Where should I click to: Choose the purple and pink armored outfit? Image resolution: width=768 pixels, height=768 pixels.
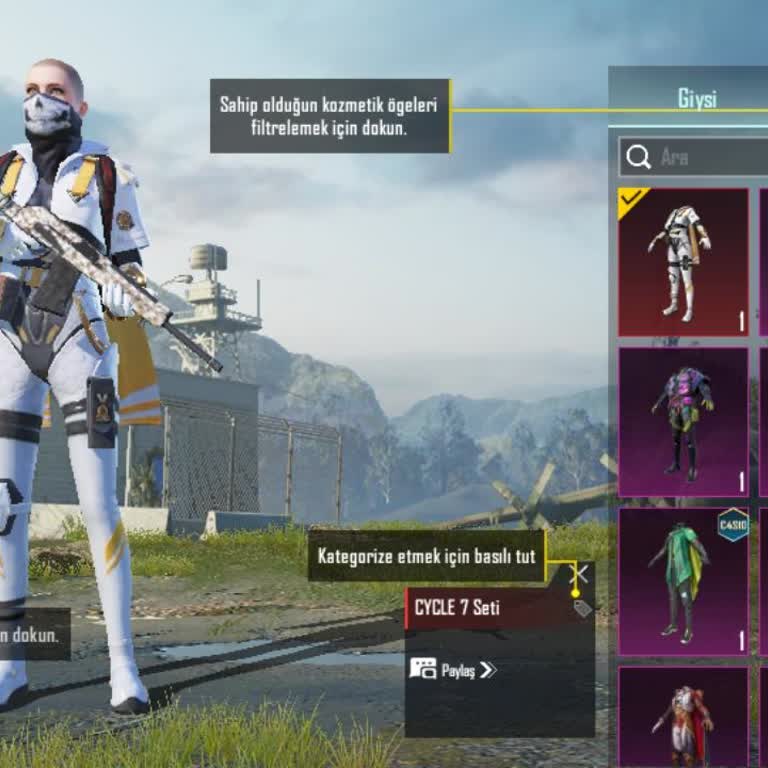[683, 421]
